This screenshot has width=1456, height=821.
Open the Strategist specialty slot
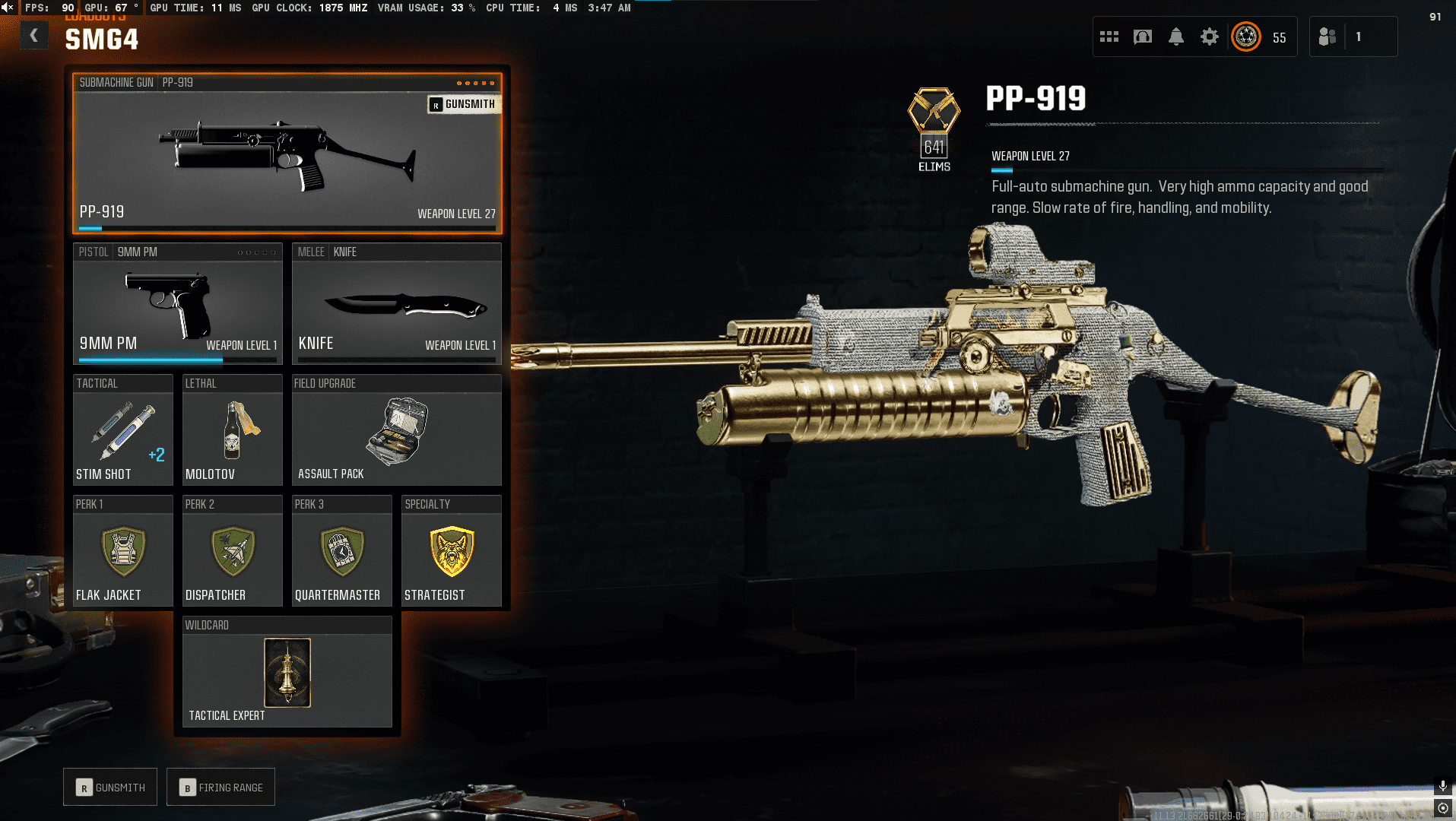click(x=451, y=551)
